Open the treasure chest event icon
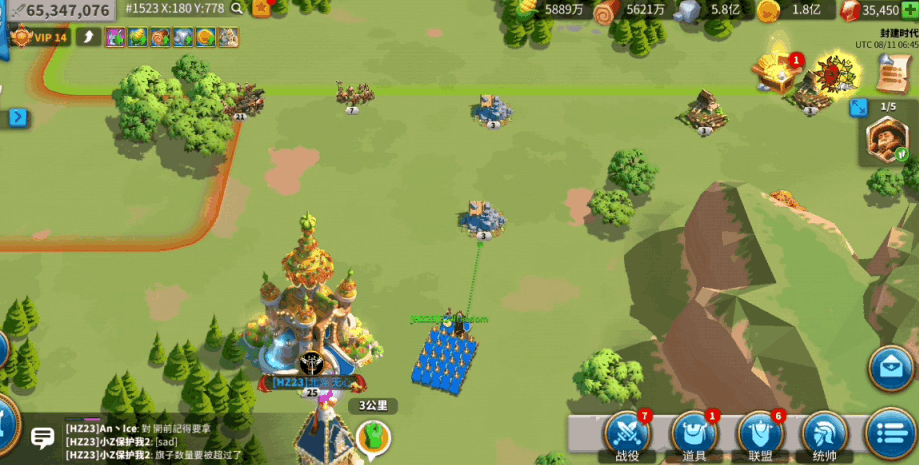 [x=776, y=70]
